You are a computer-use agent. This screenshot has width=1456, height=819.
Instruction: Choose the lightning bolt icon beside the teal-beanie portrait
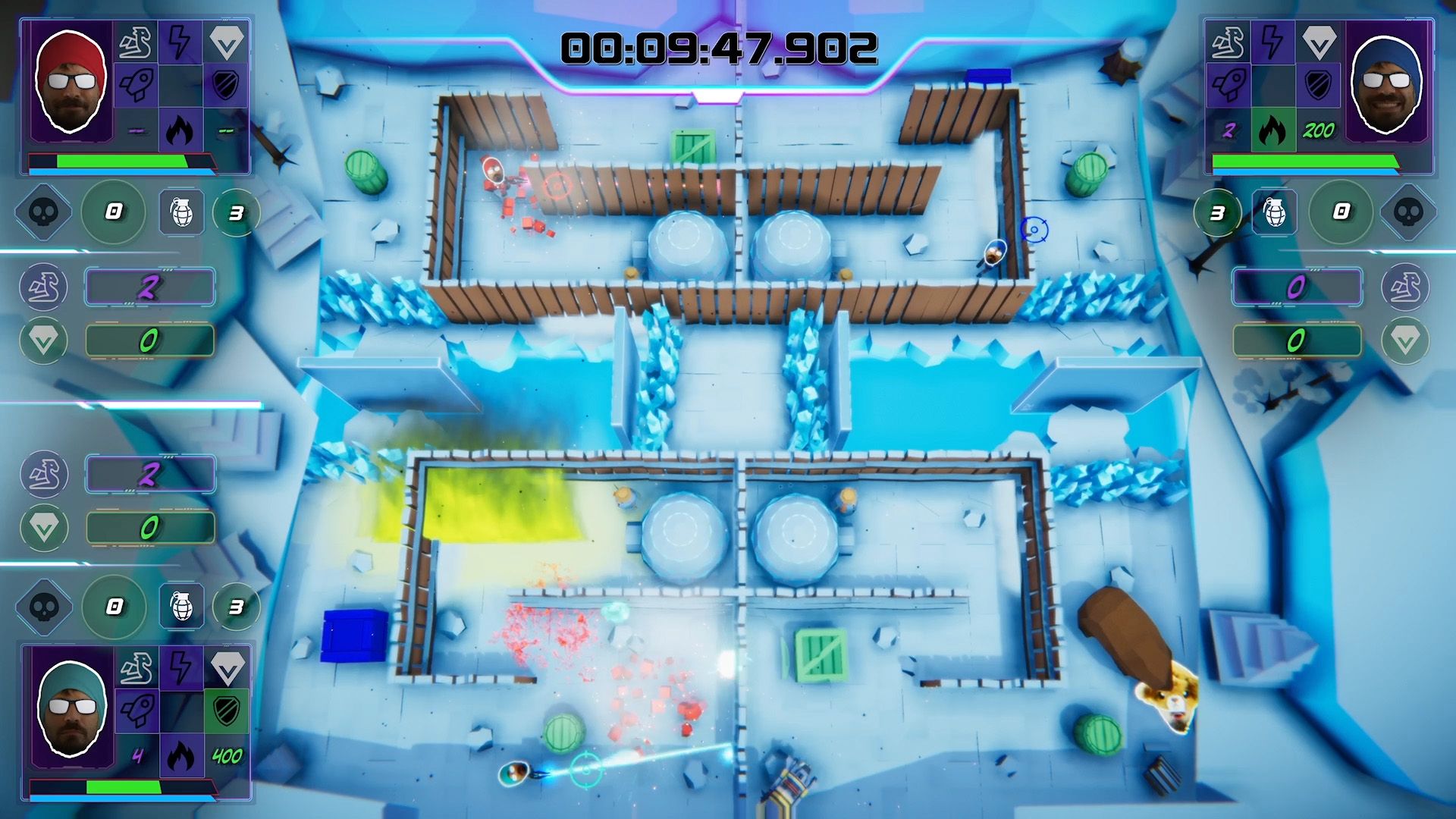coord(180,667)
